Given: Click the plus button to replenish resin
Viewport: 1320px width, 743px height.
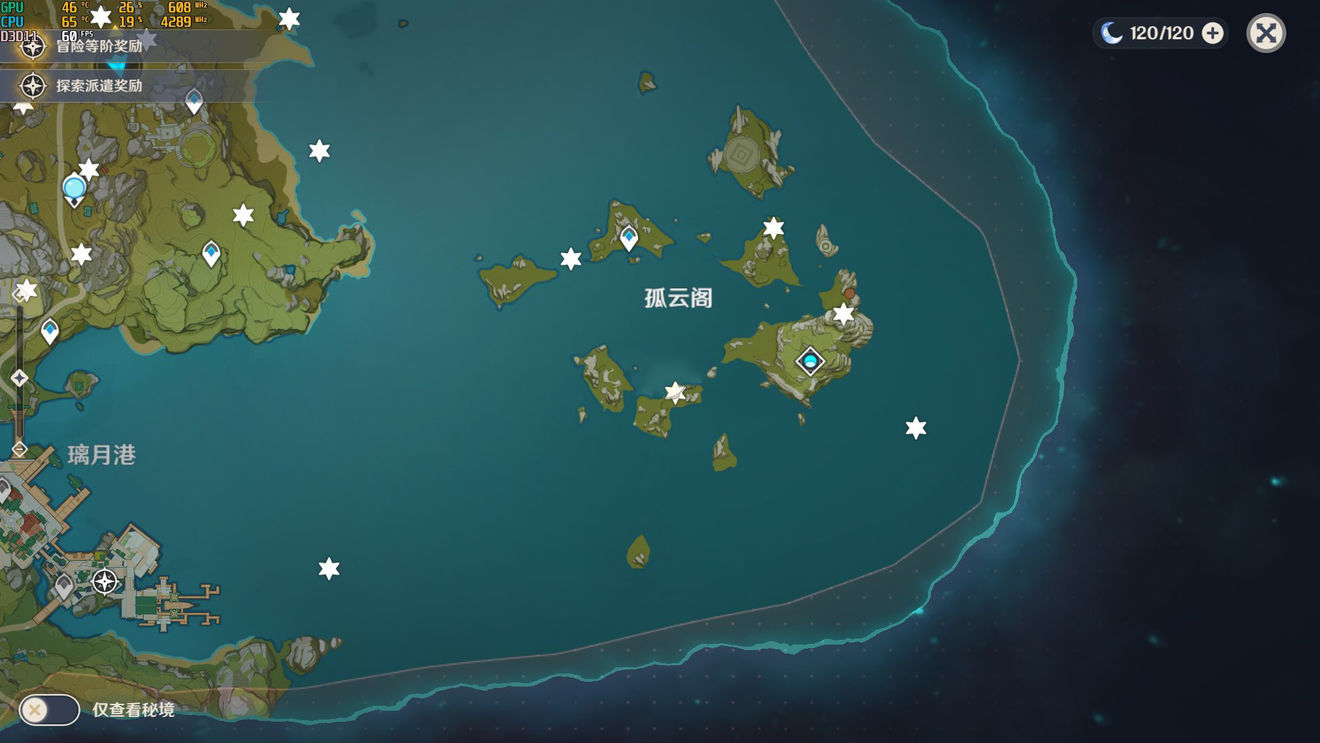Looking at the screenshot, I should pos(1212,32).
